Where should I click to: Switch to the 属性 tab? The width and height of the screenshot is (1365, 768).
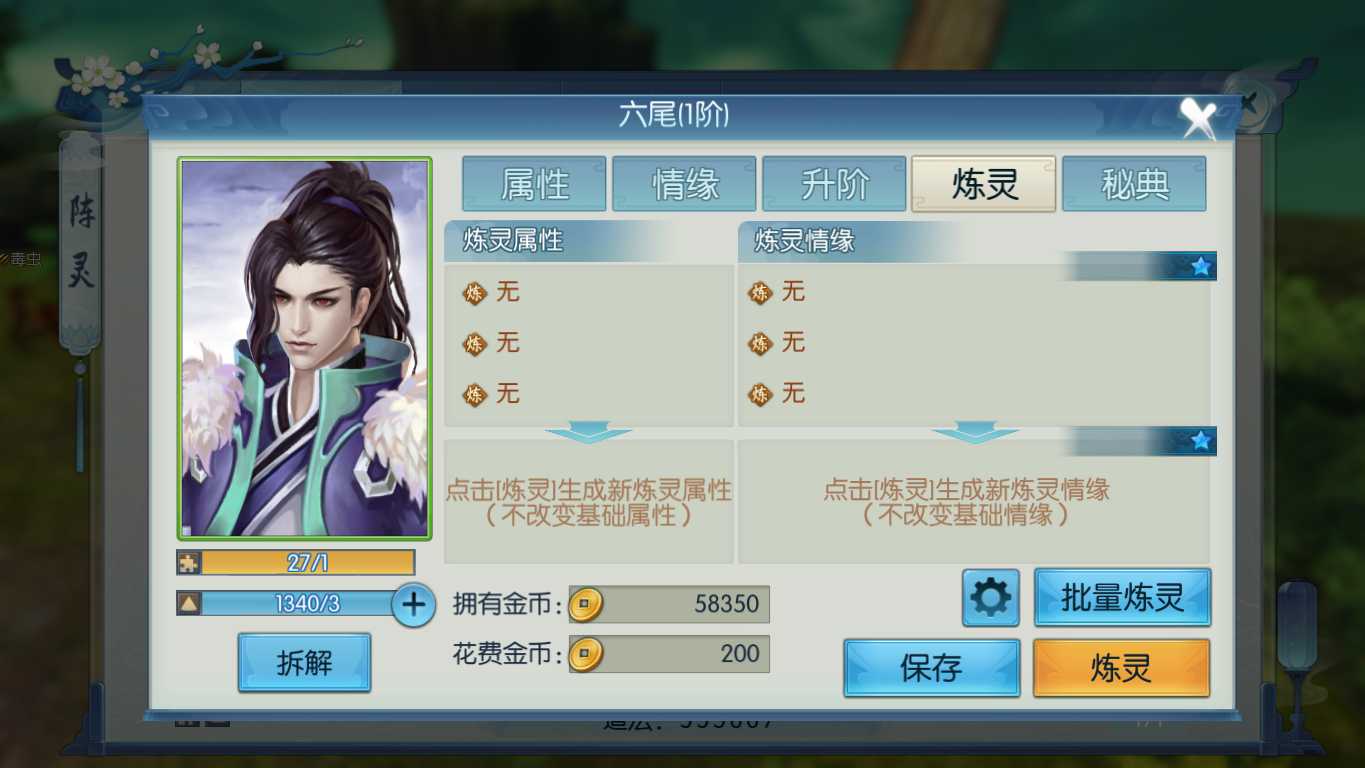point(534,183)
